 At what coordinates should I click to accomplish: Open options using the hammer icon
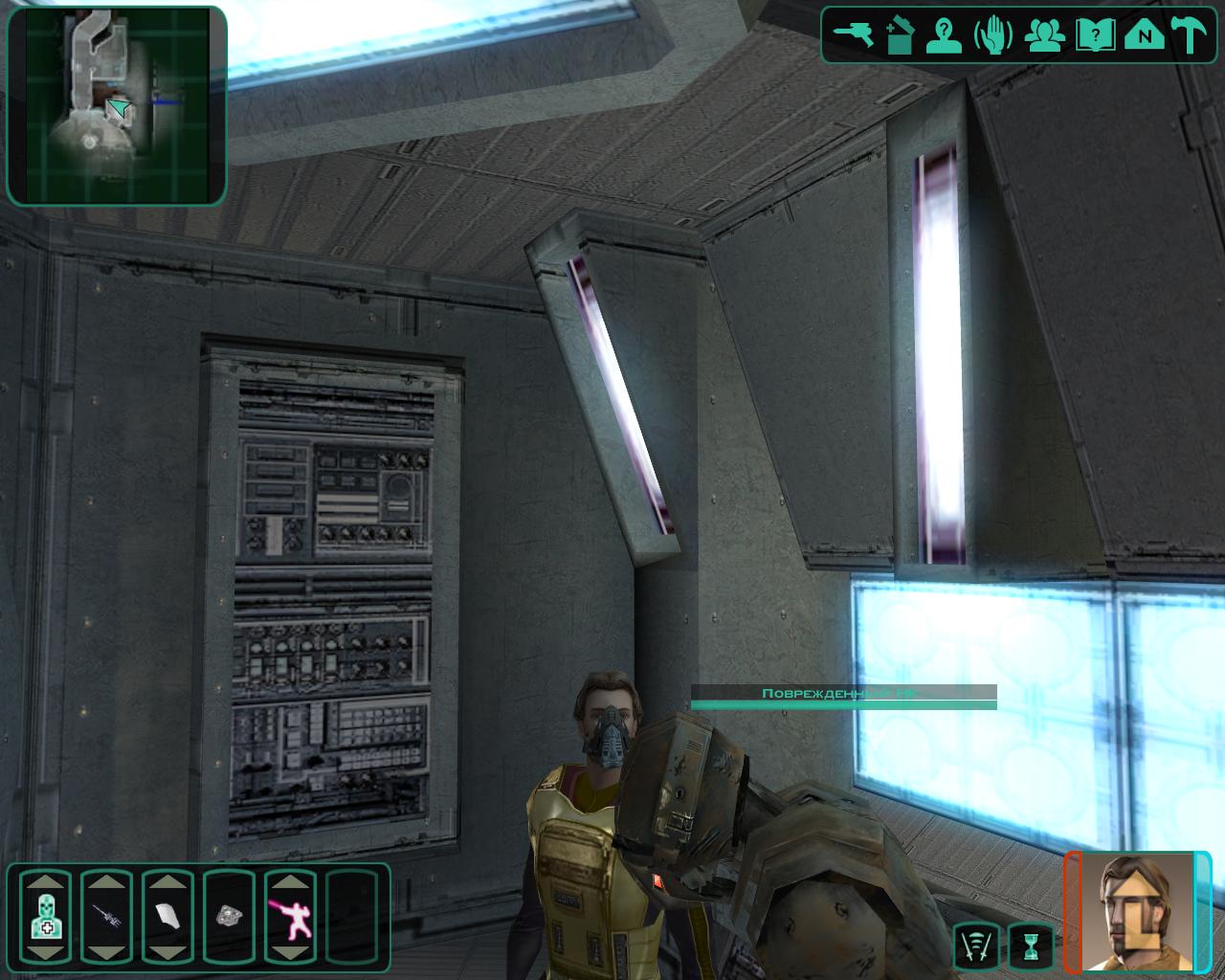pos(1192,35)
